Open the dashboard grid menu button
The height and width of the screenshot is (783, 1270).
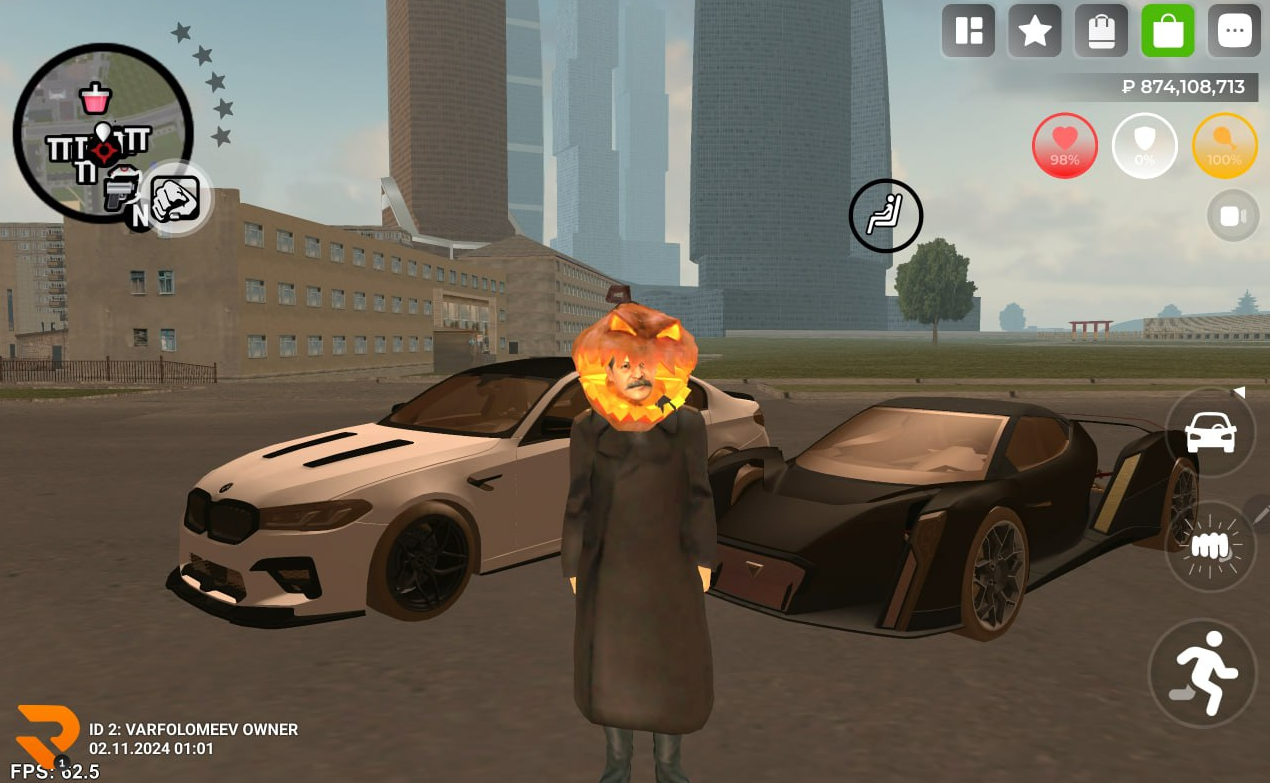(x=968, y=31)
